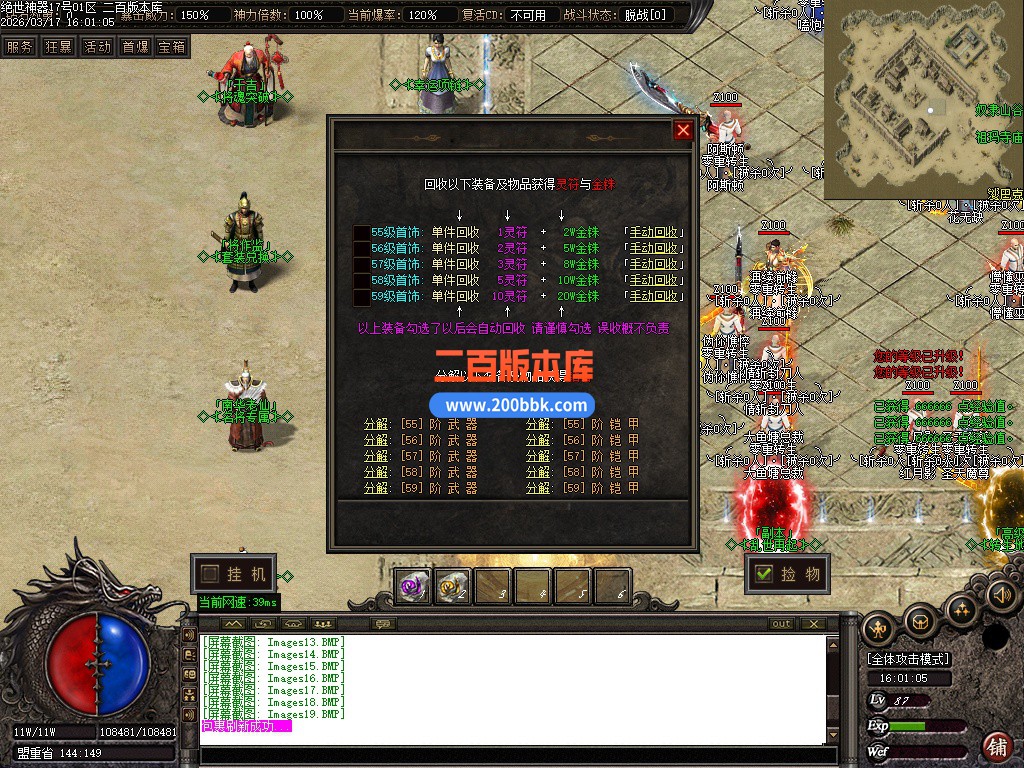Screen dimensions: 1024x768
Task: Tick the checkbox for 55级首饰 auto-recycle
Action: pyautogui.click(x=361, y=232)
